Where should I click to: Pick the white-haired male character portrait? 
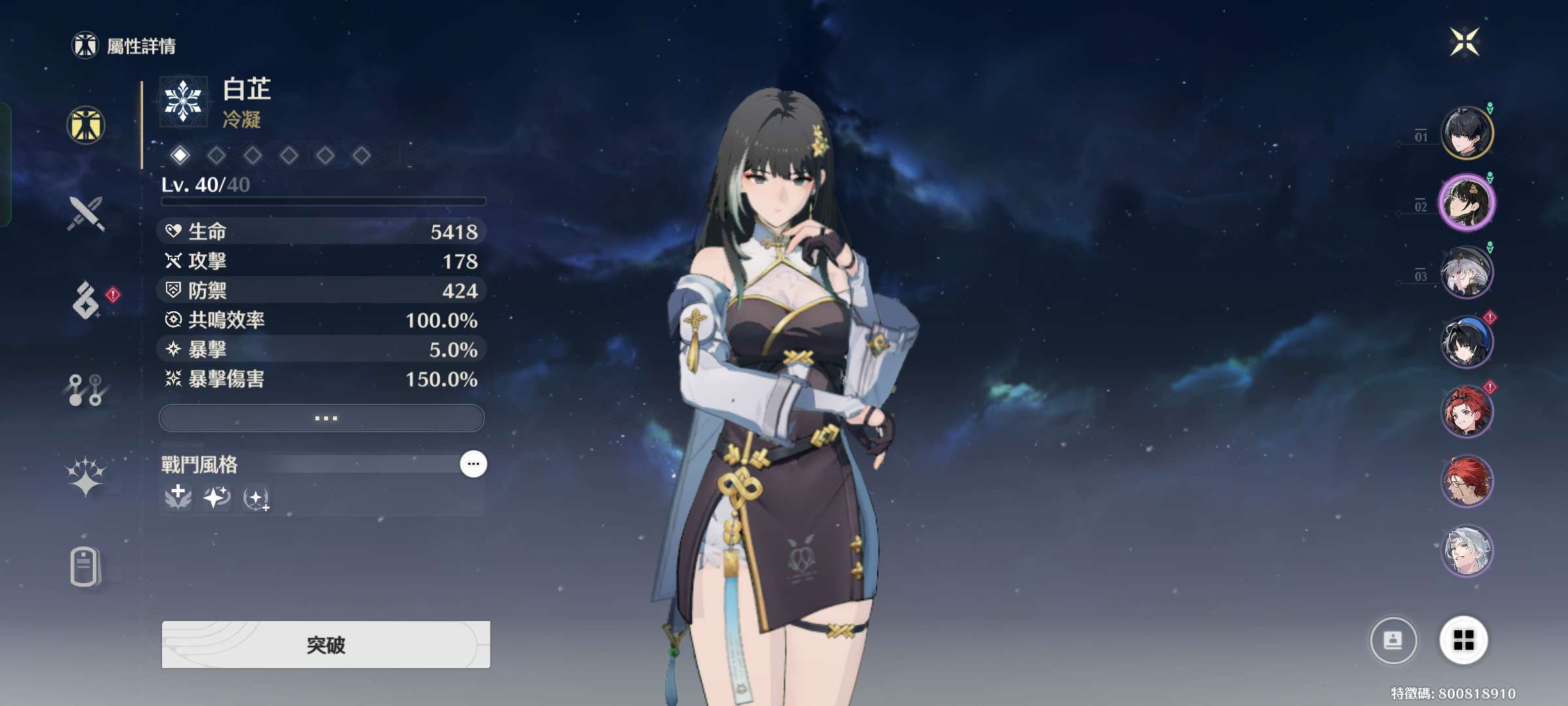click(x=1467, y=551)
